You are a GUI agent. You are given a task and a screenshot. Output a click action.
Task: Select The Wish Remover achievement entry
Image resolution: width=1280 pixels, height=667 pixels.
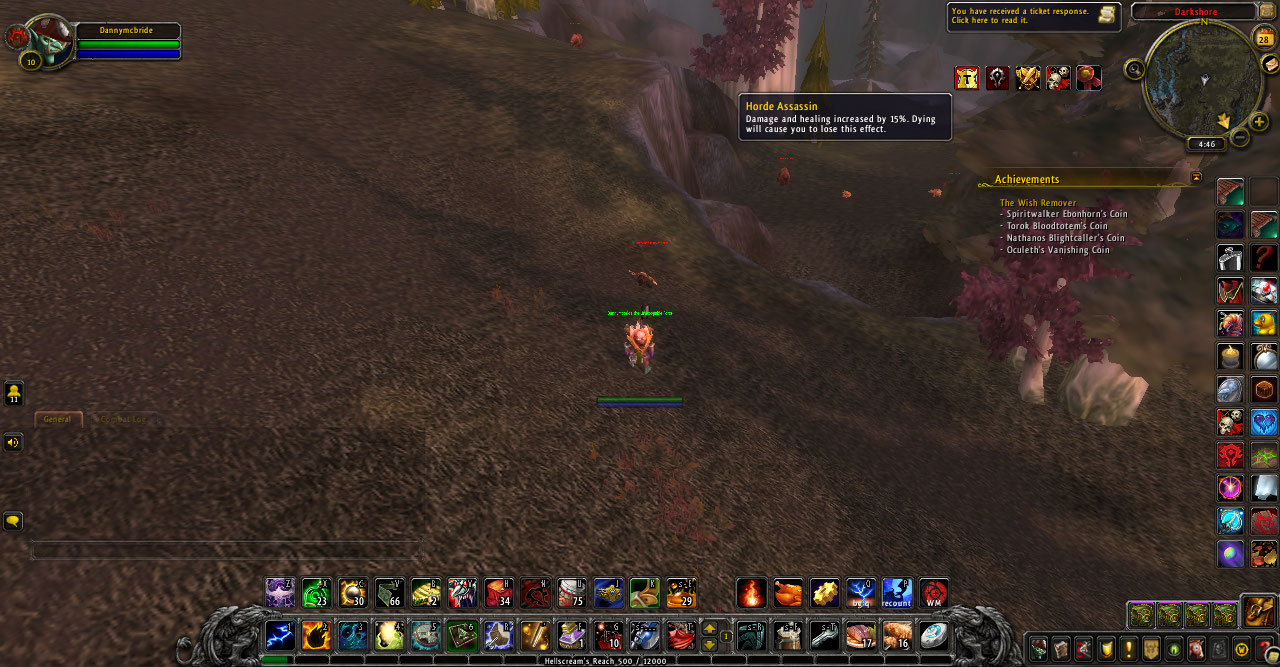[1038, 203]
